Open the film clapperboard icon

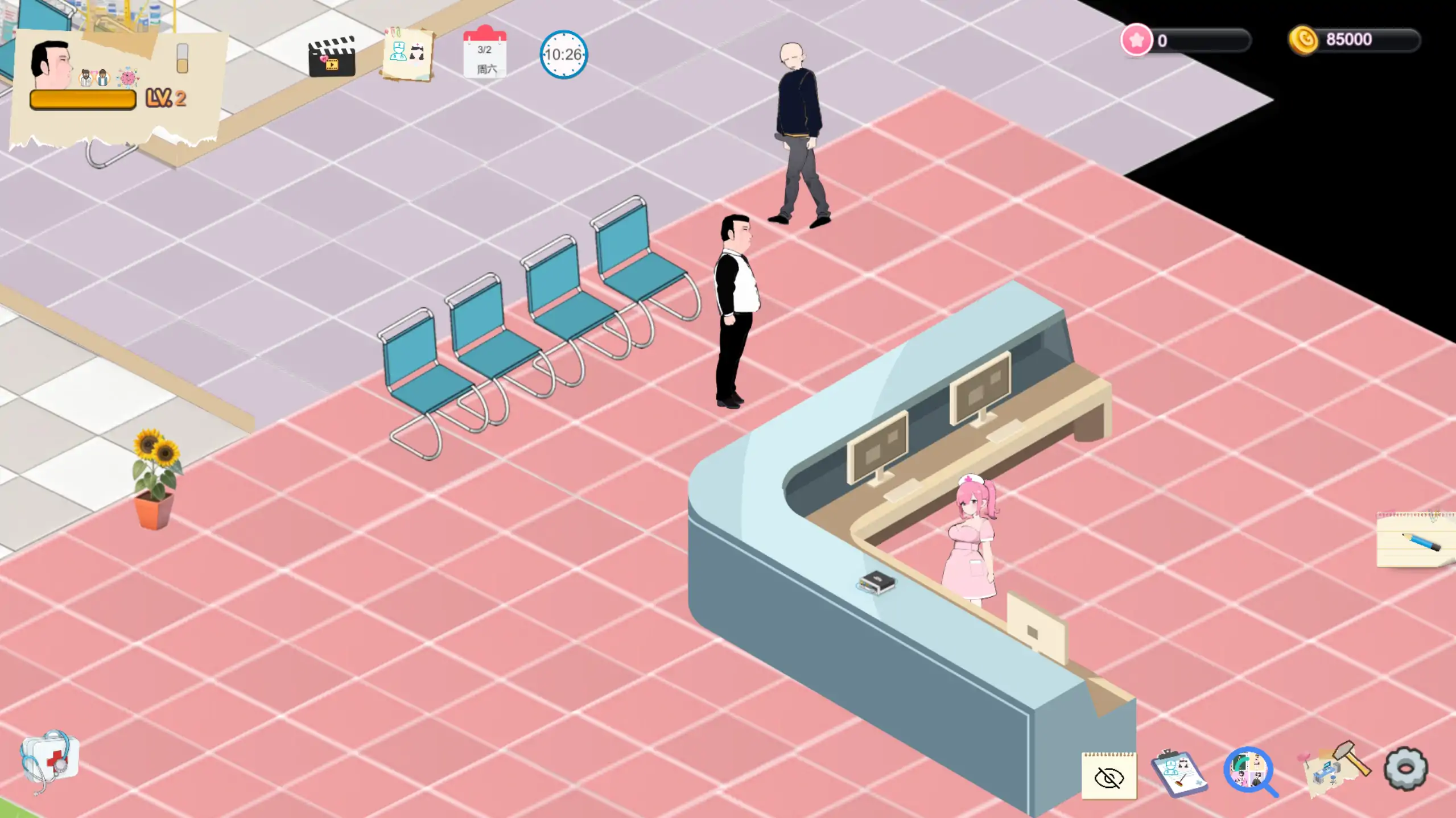tap(332, 57)
